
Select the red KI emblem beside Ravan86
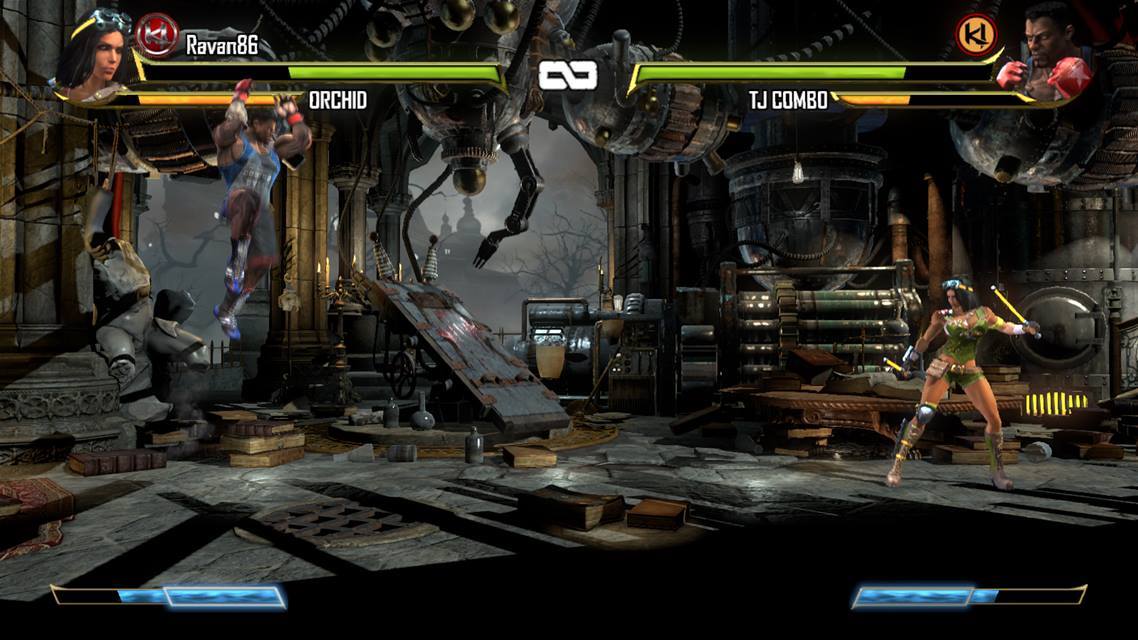pos(156,36)
